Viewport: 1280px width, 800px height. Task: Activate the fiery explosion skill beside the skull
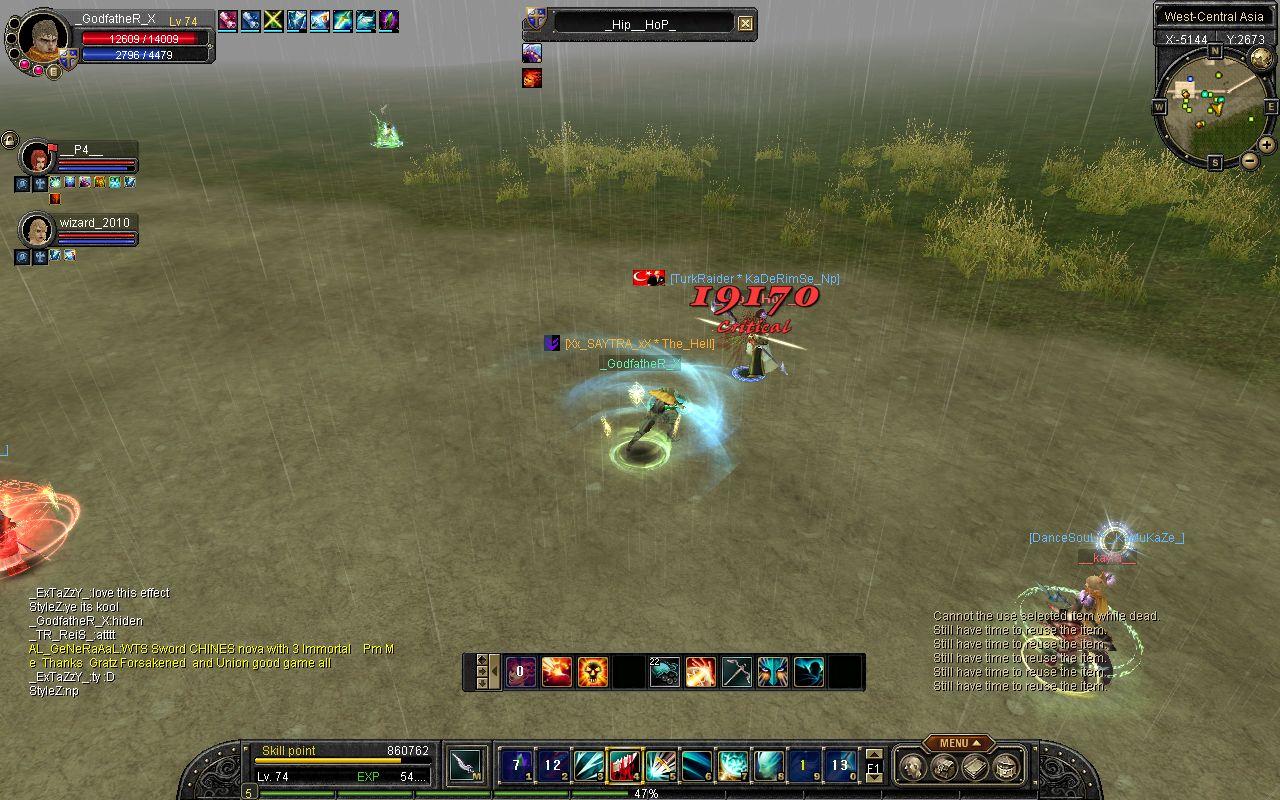(x=556, y=672)
